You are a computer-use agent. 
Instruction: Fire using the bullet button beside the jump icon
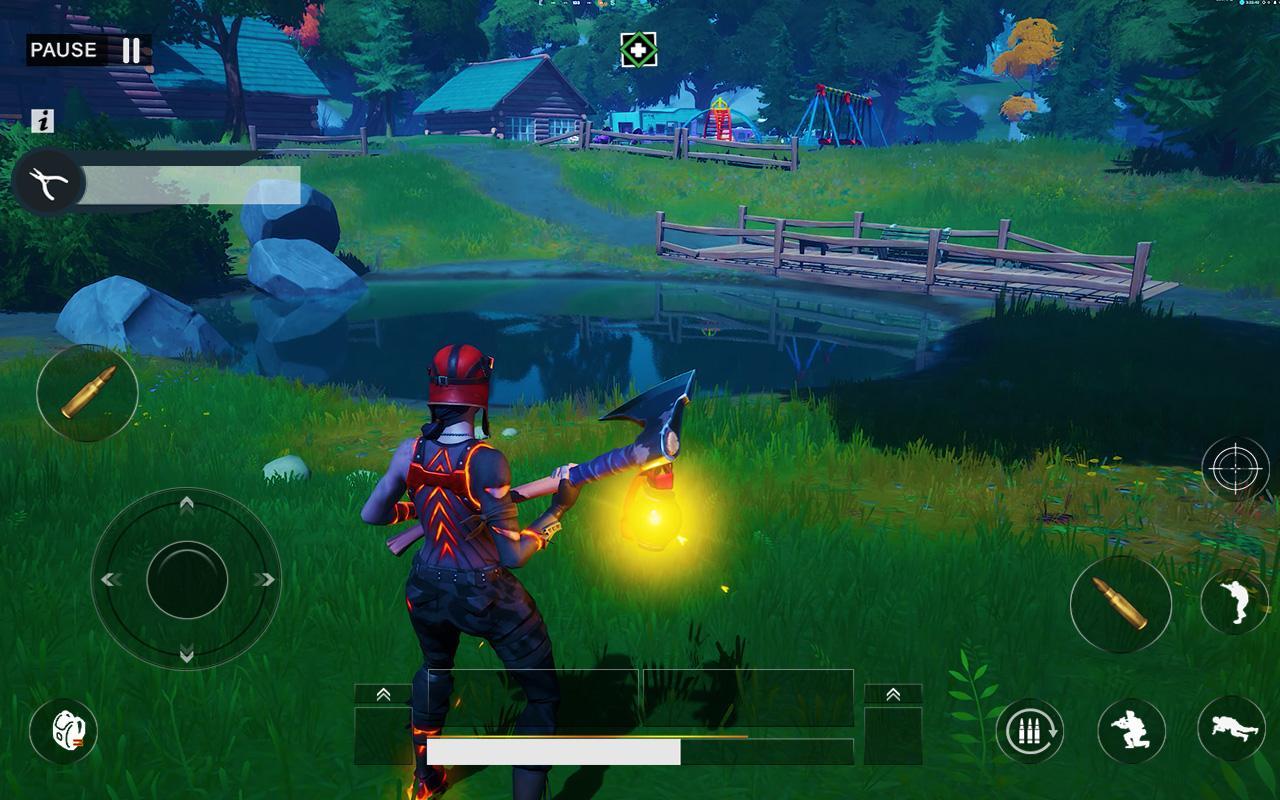pyautogui.click(x=1120, y=604)
